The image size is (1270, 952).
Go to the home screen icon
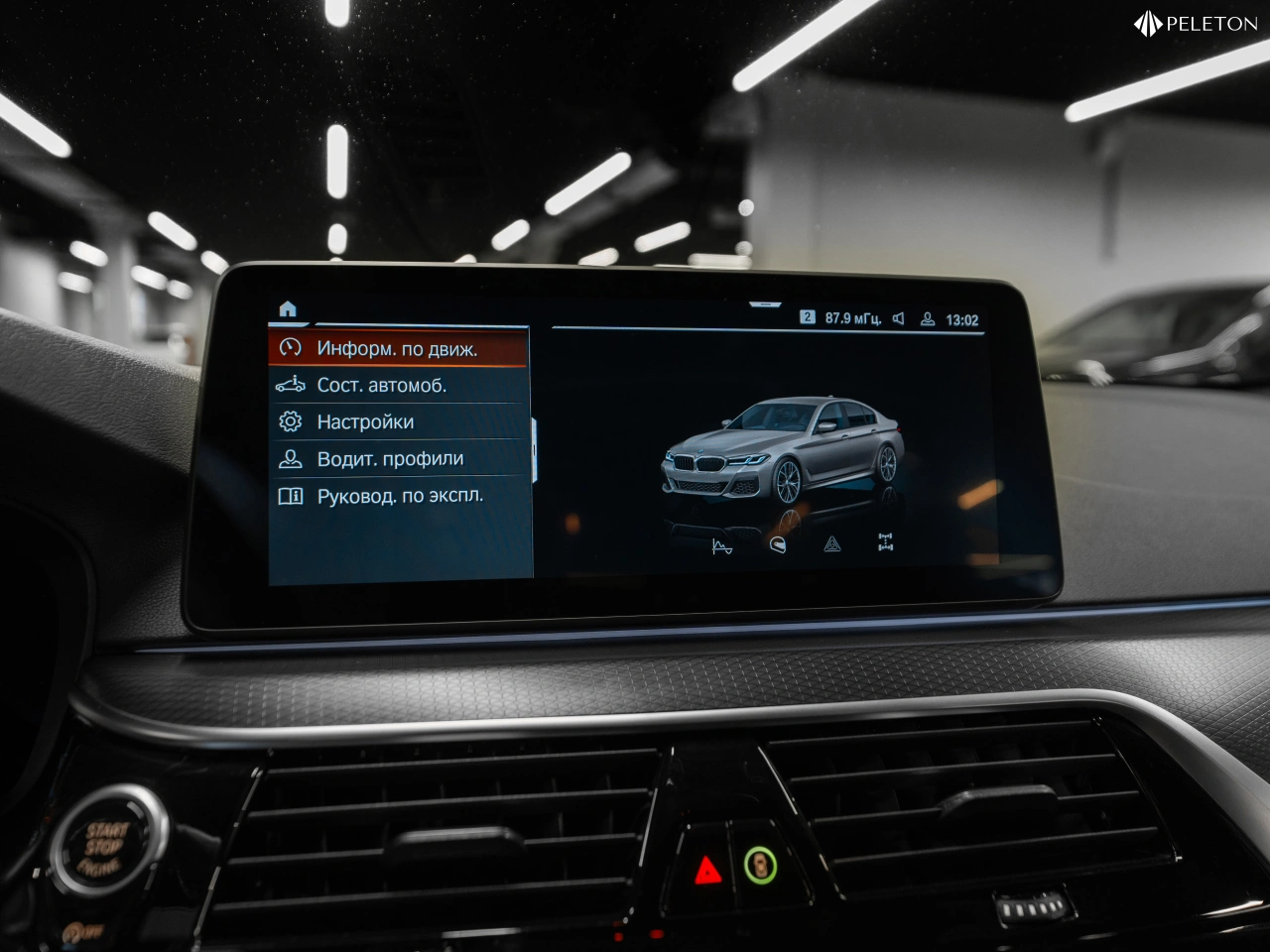tap(288, 309)
